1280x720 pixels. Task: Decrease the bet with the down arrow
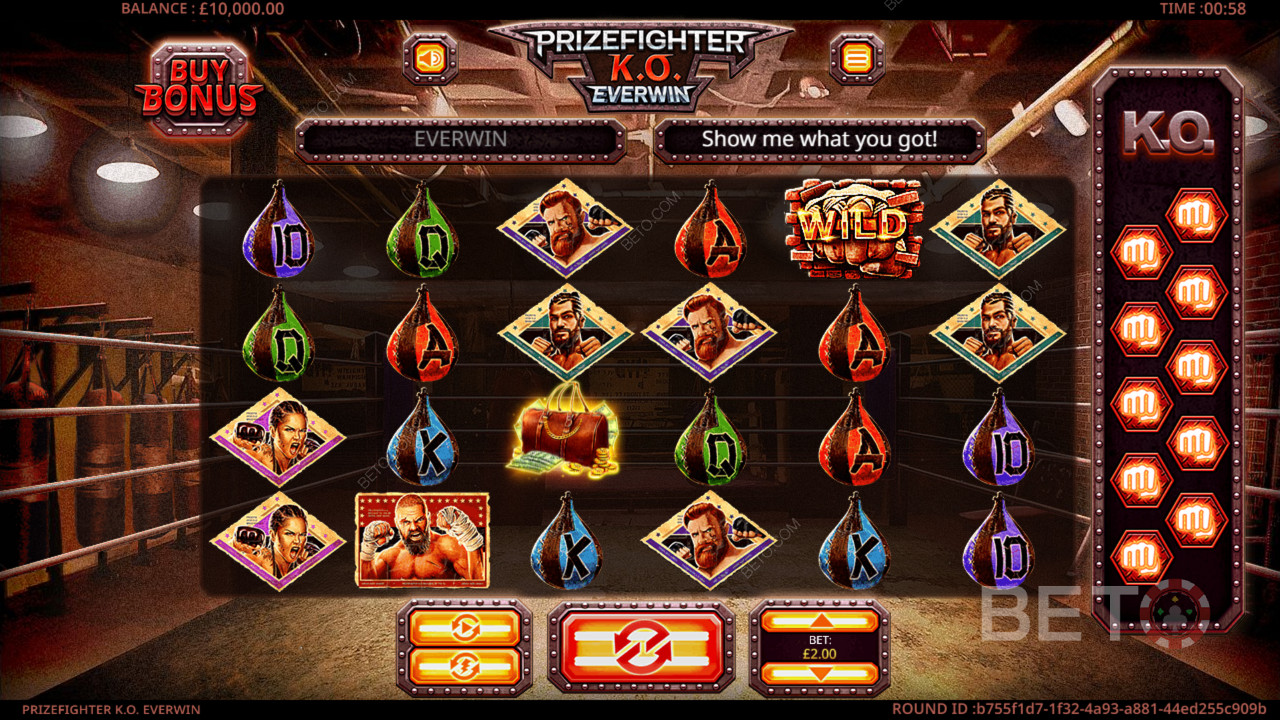pos(819,674)
